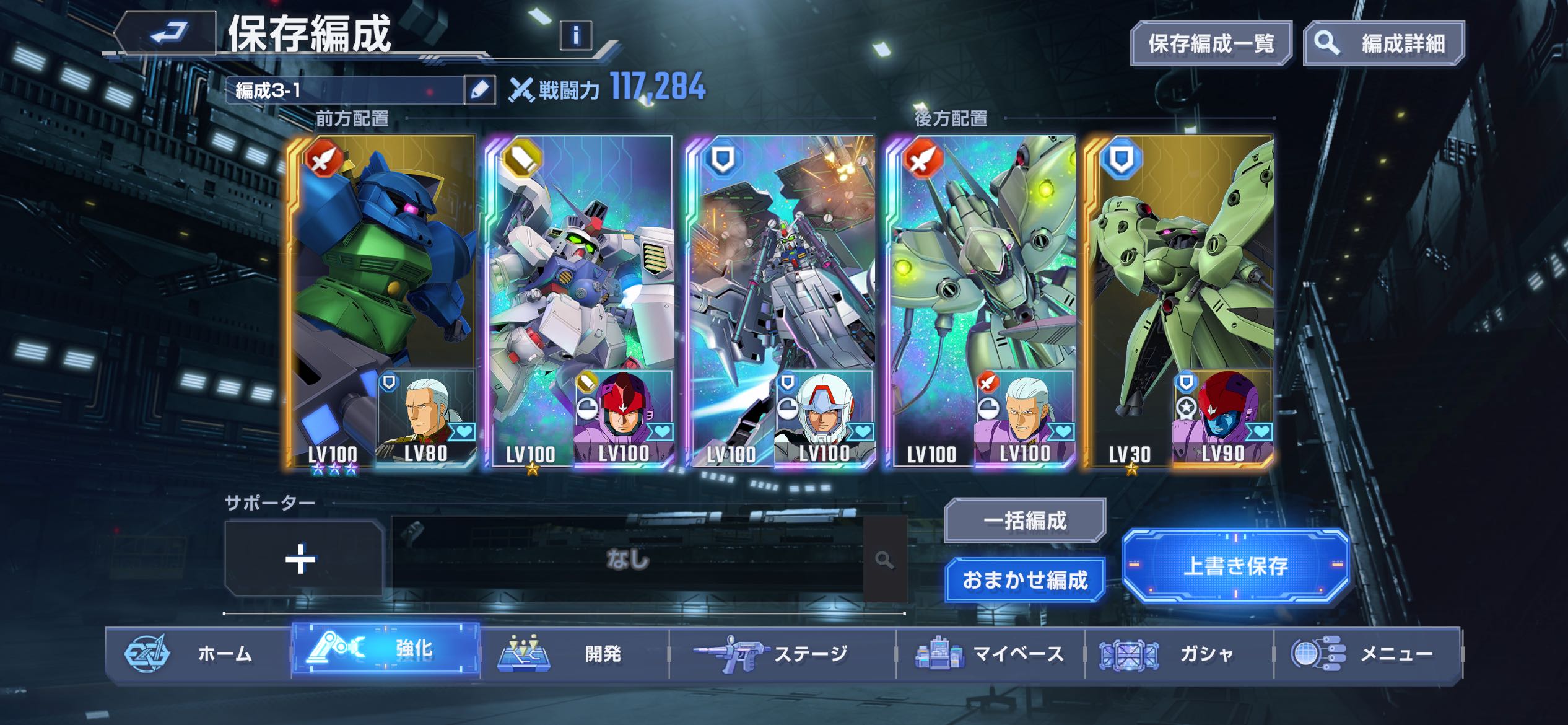
Task: Add a supporter with the plus button
Action: [x=302, y=559]
